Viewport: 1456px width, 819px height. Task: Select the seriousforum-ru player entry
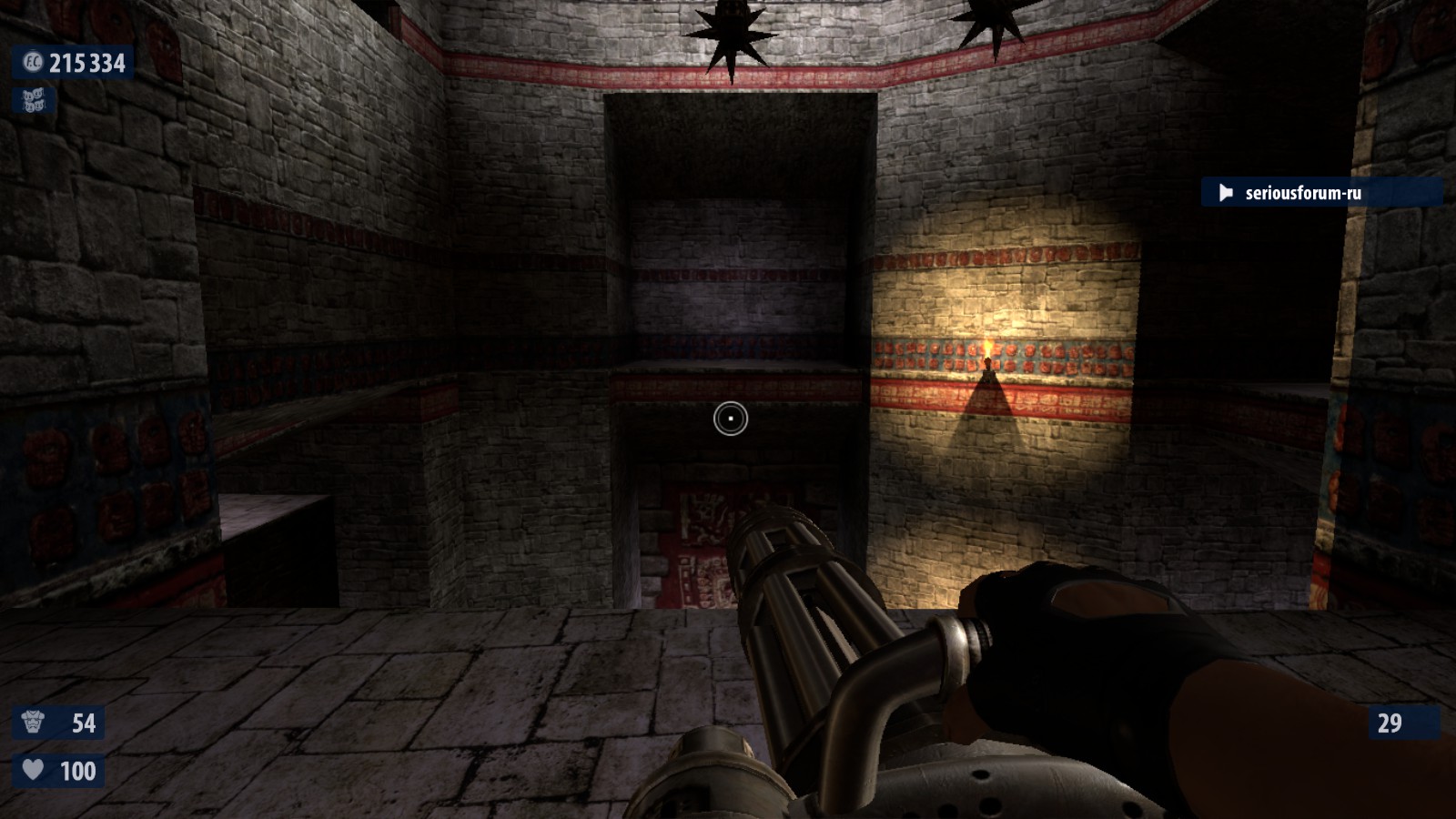click(x=1302, y=193)
